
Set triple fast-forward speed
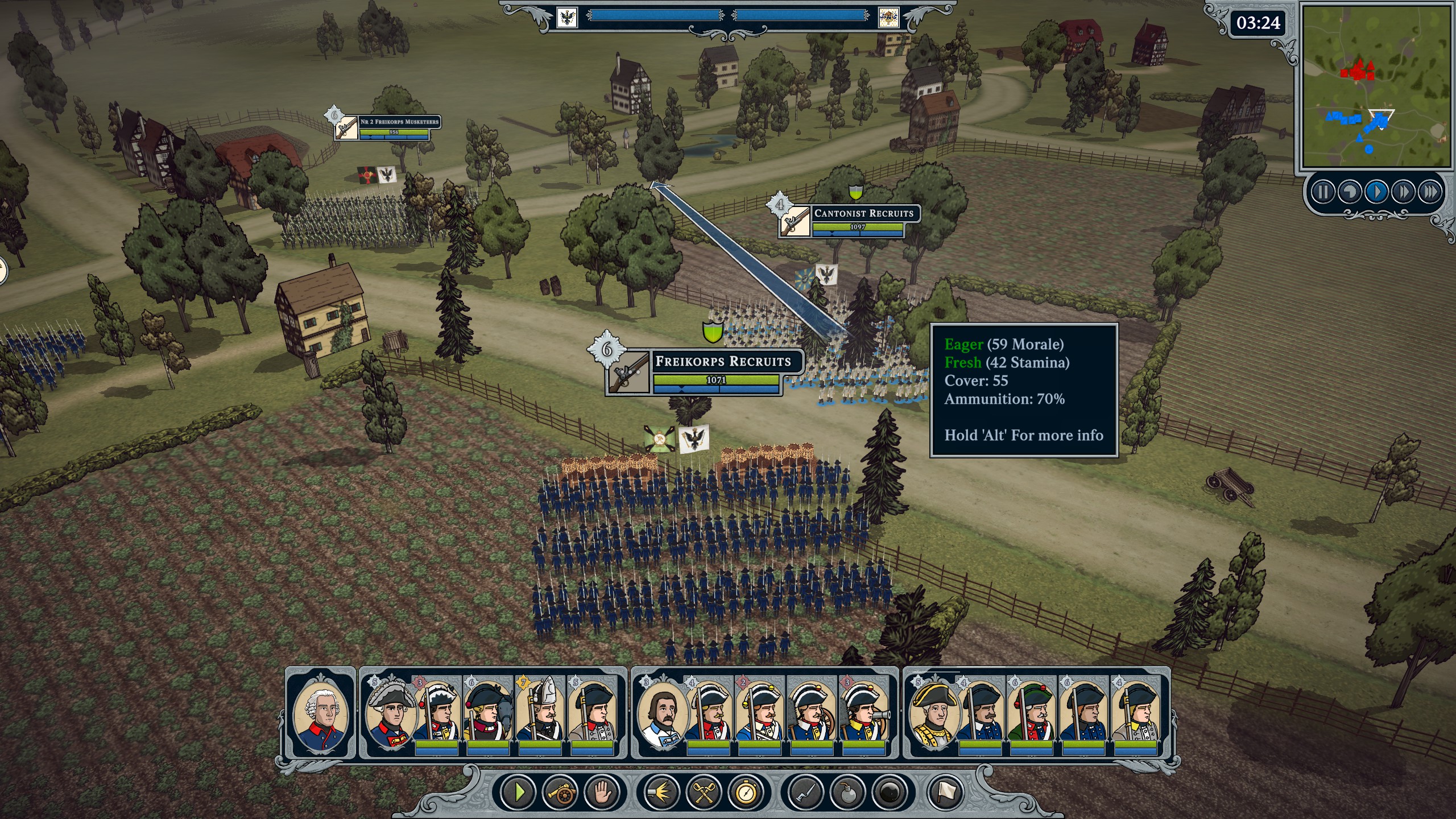click(x=1430, y=192)
